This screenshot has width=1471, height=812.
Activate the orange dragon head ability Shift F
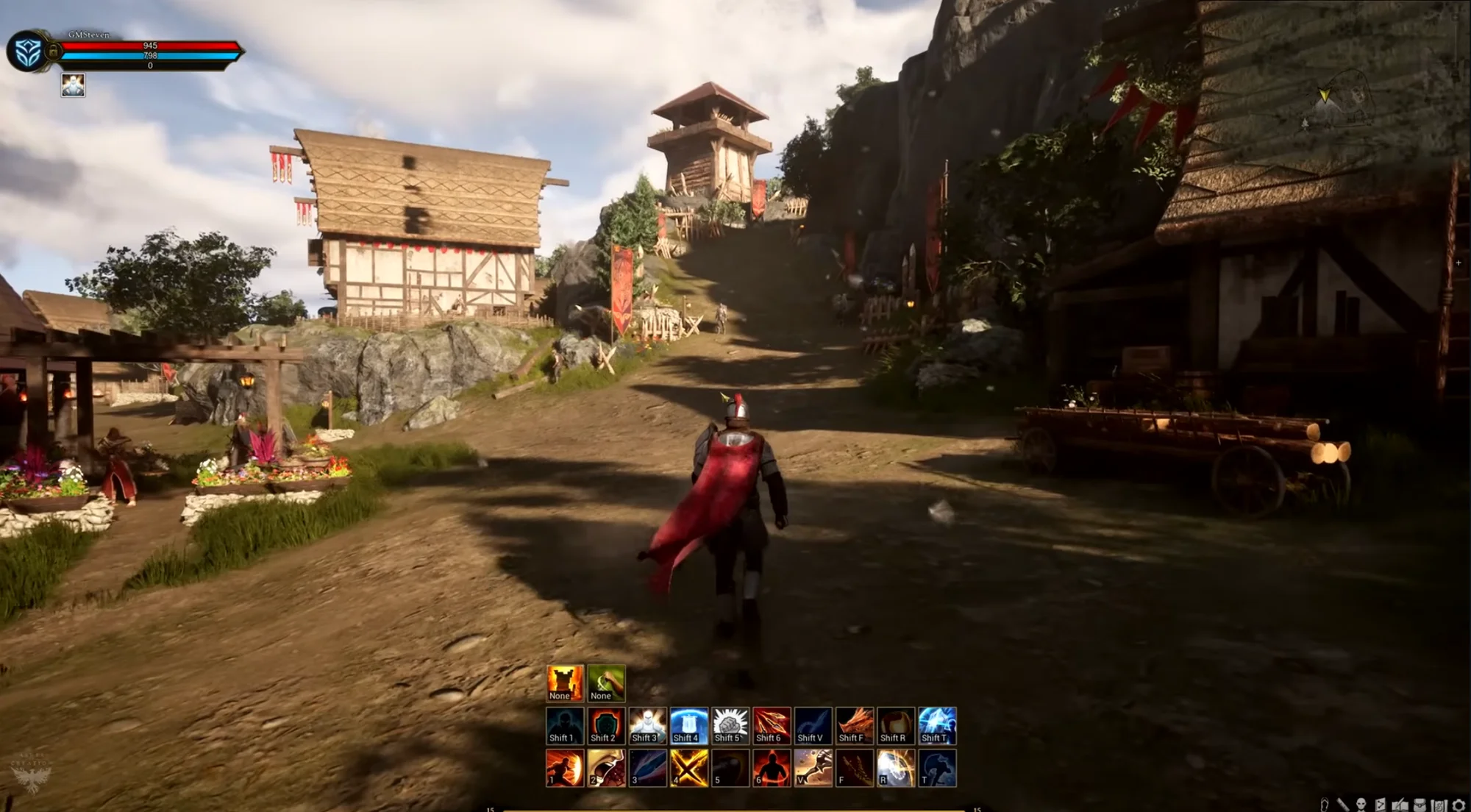(855, 725)
